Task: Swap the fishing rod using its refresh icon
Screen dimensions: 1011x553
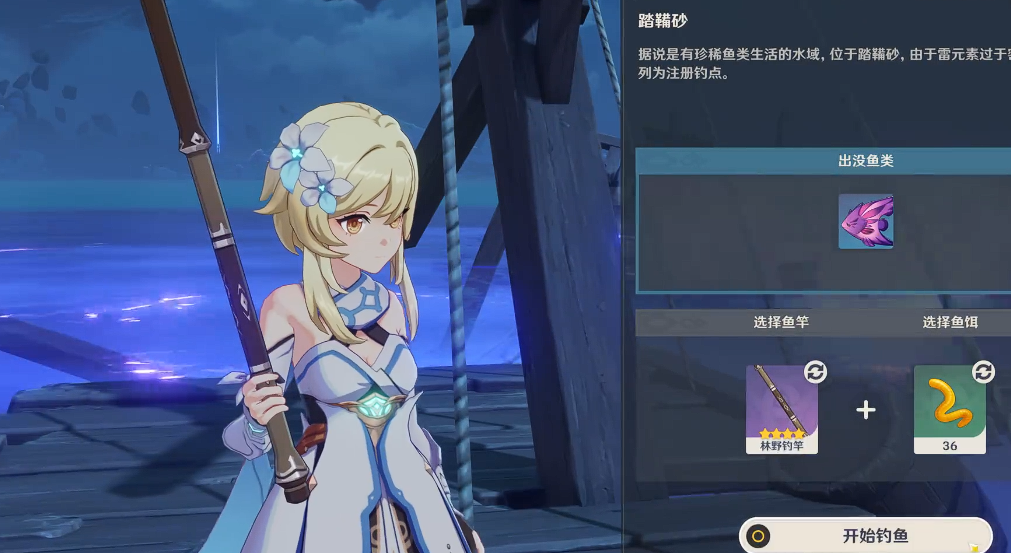Action: 816,372
